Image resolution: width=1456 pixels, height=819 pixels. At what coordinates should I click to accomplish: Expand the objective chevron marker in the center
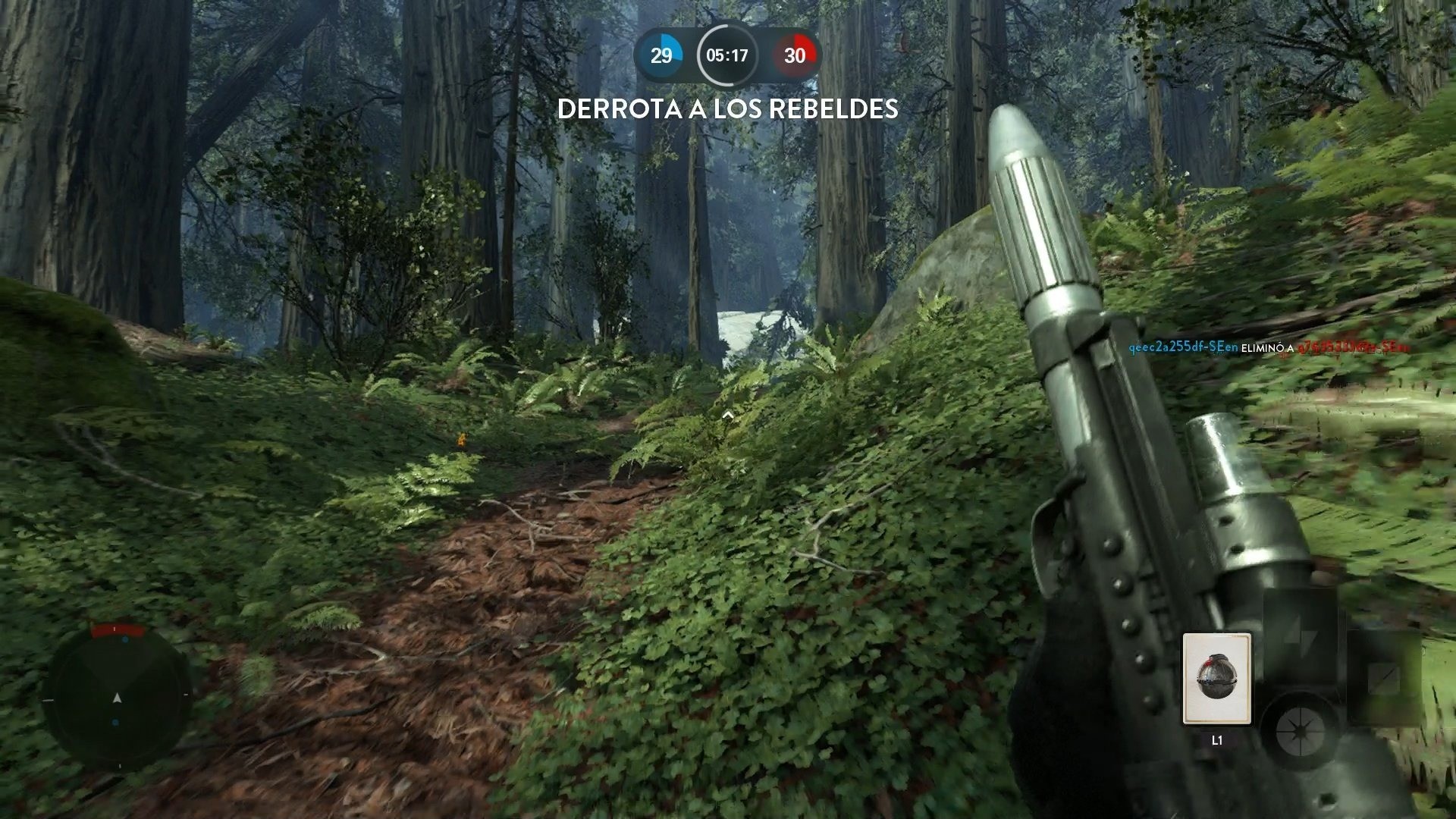click(727, 414)
